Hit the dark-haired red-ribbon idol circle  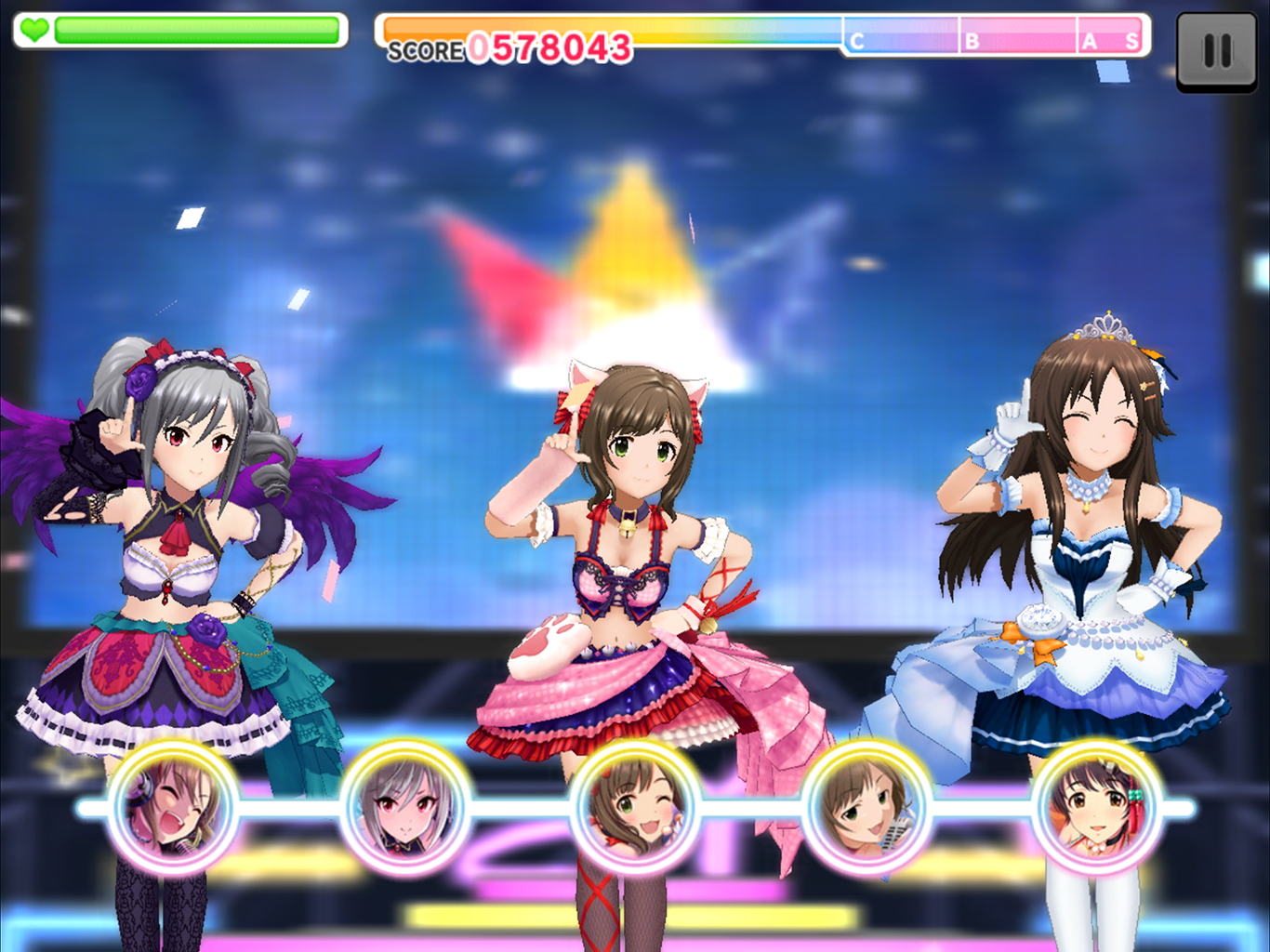(x=1097, y=808)
